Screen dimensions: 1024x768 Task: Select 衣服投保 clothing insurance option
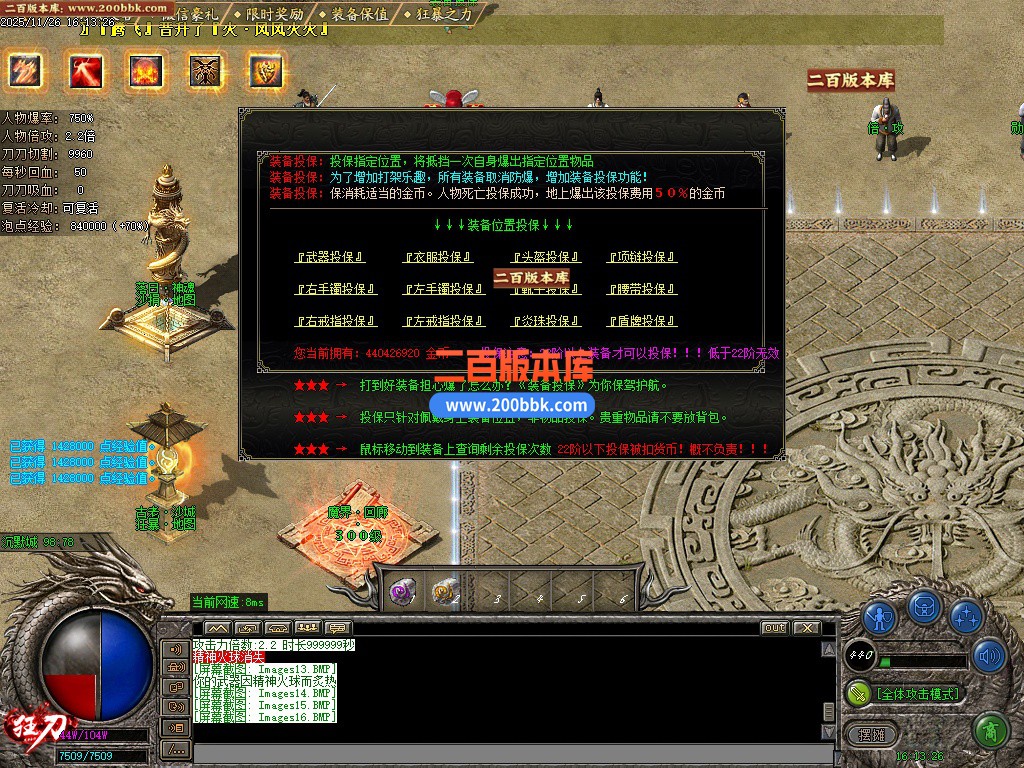coord(438,257)
